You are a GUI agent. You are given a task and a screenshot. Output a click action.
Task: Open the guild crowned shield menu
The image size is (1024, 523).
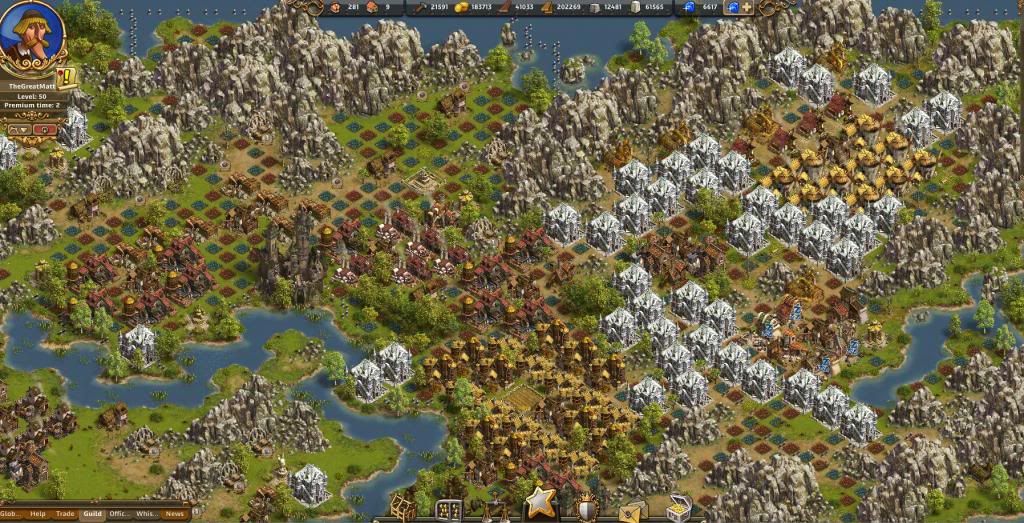click(587, 509)
